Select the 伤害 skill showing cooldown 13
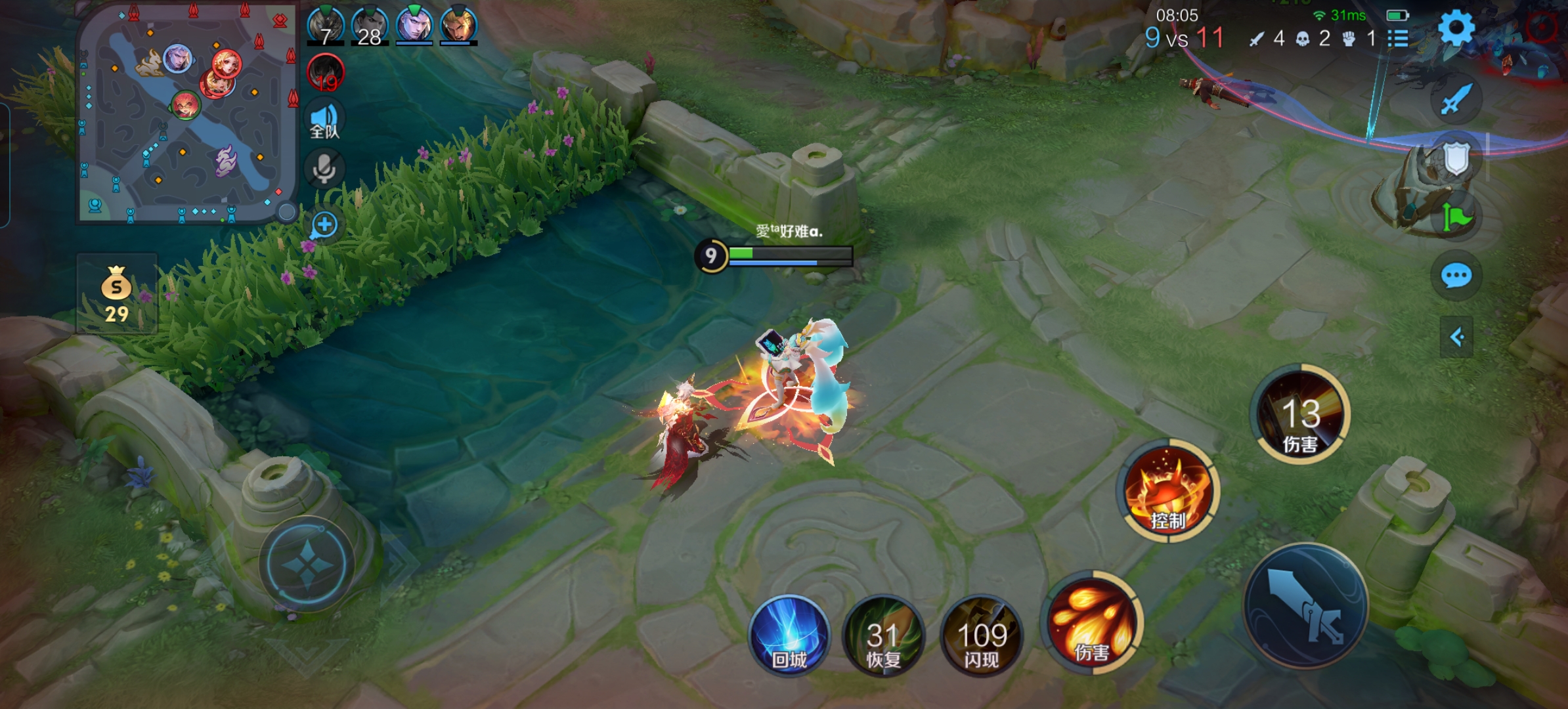This screenshot has height=709, width=1568. point(1300,414)
